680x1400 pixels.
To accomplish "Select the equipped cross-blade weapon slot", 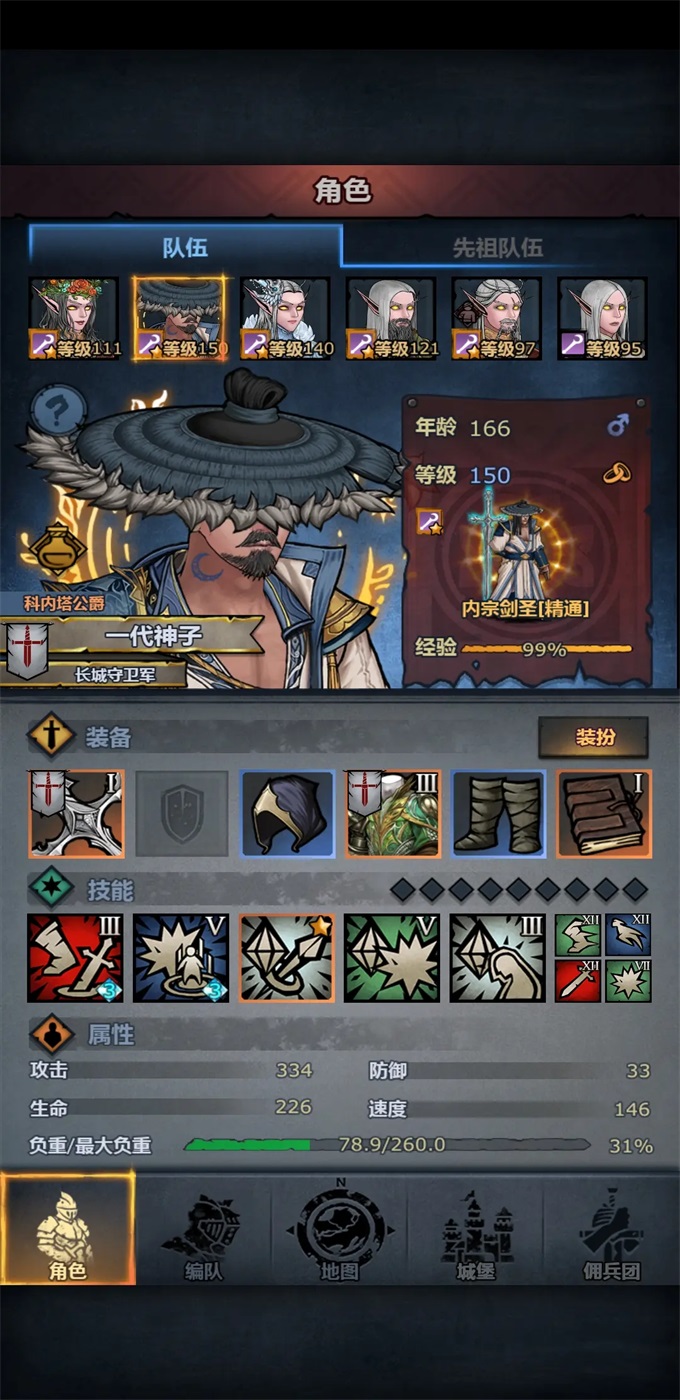I will click(x=76, y=814).
